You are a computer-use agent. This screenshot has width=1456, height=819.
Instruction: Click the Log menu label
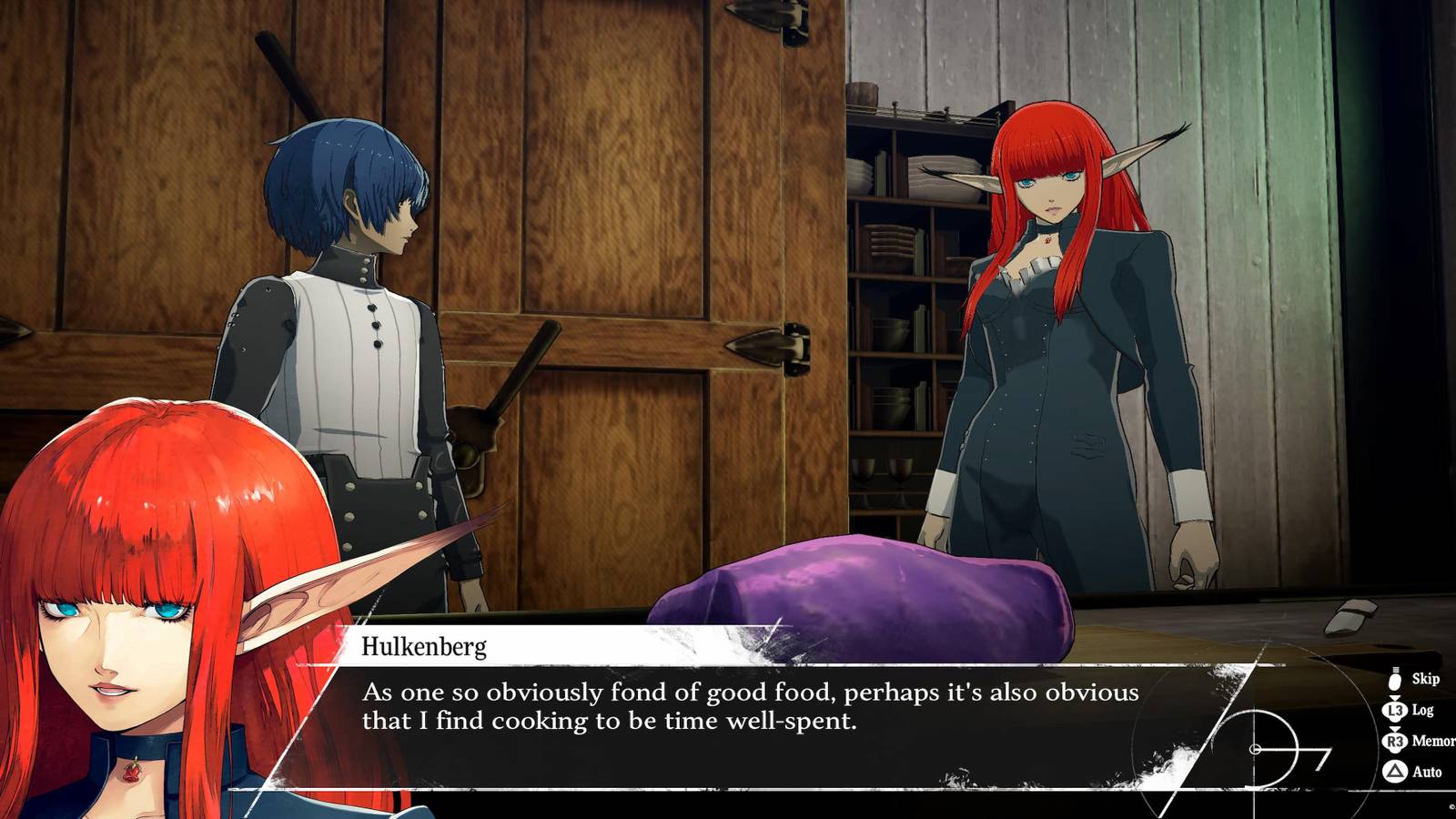(1422, 710)
